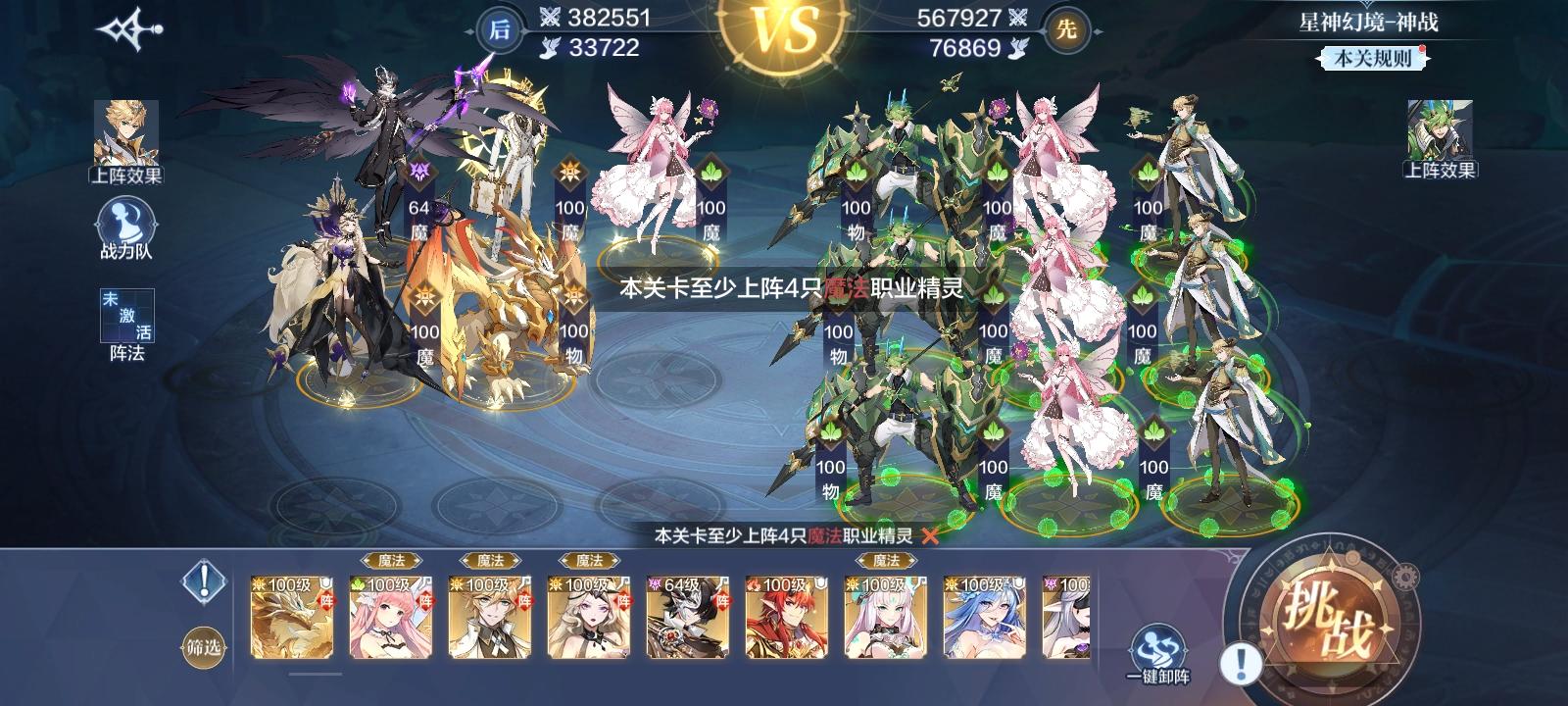Image resolution: width=1568 pixels, height=706 pixels.
Task: Toggle the 后 badge near the left score
Action: click(x=498, y=25)
